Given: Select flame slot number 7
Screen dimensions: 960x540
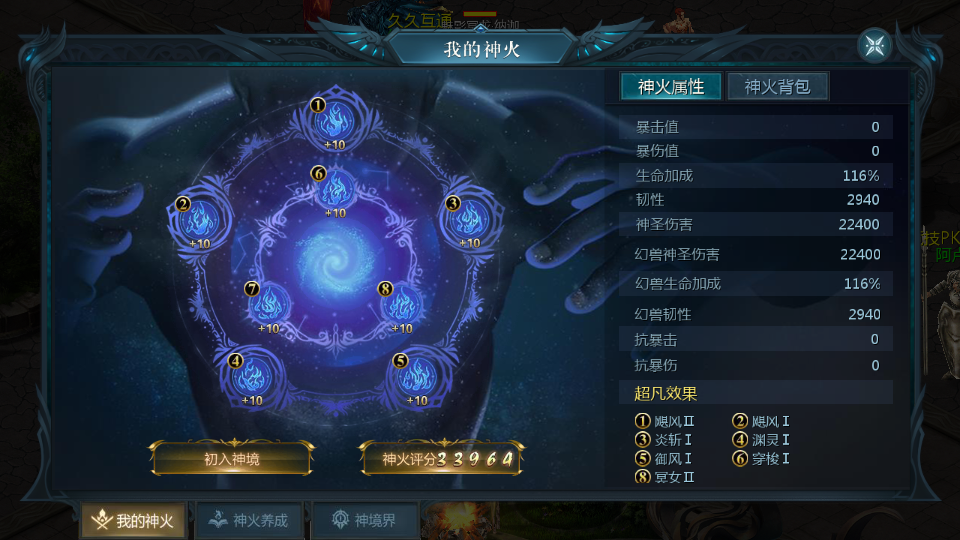Looking at the screenshot, I should [268, 303].
